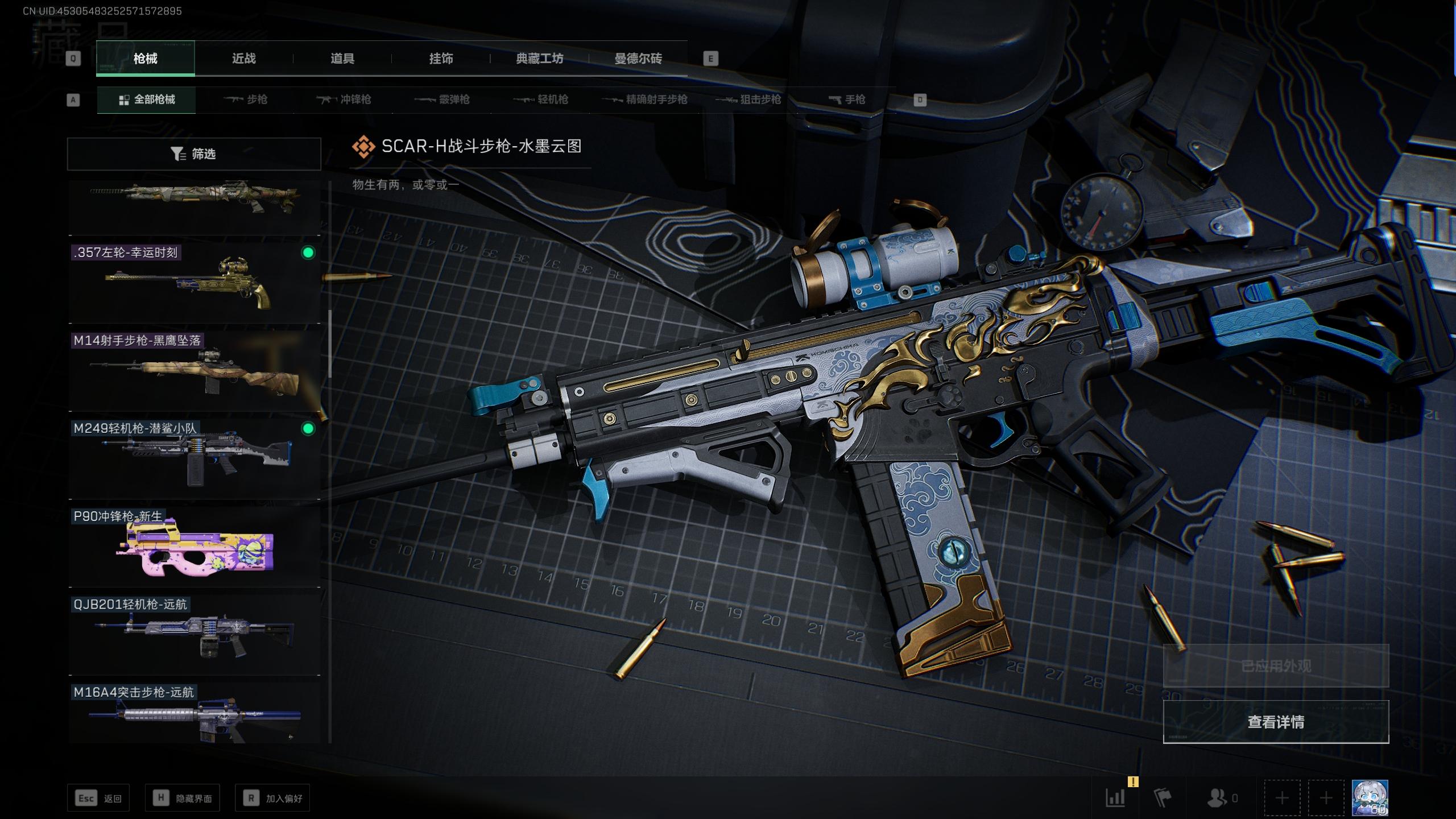Show 轻机枪 light machine guns
The width and height of the screenshot is (1456, 819).
click(x=541, y=100)
